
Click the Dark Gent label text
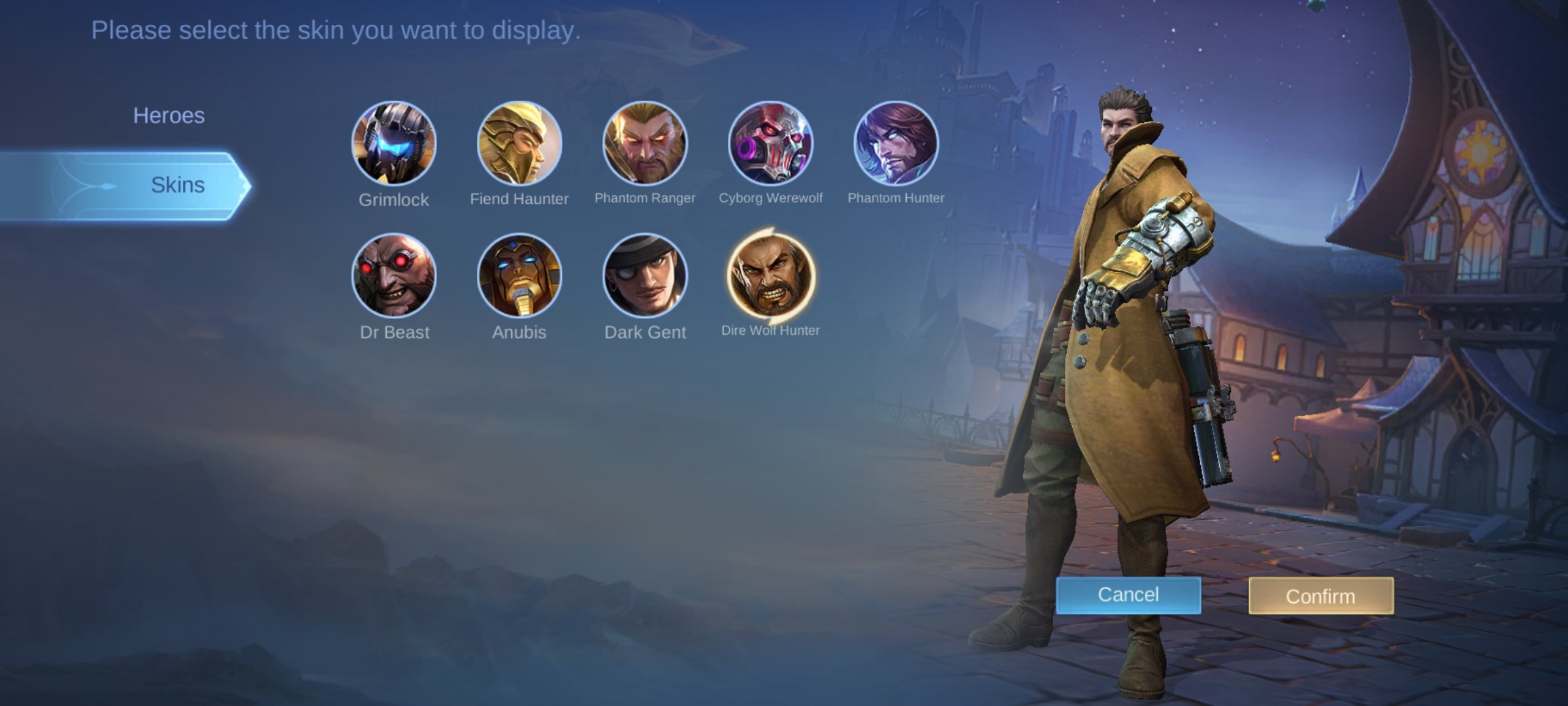coord(645,333)
